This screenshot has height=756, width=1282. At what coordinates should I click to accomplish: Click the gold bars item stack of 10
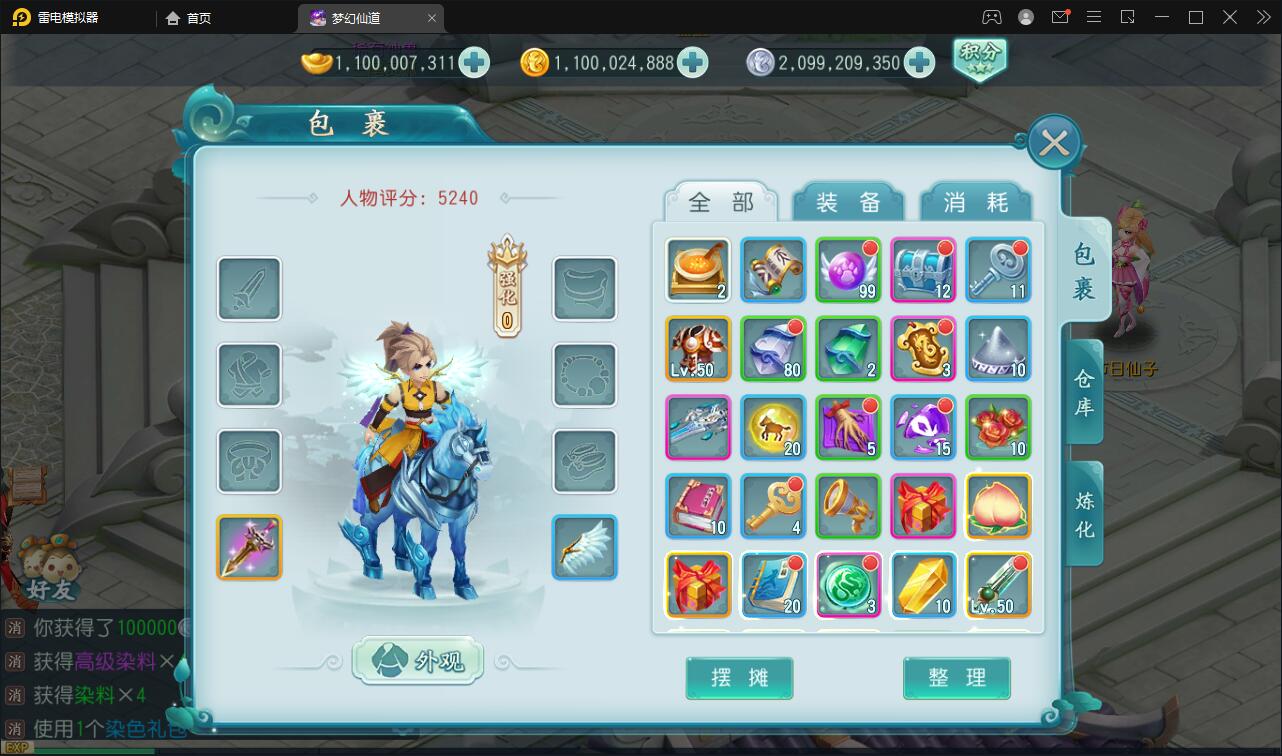tap(922, 584)
